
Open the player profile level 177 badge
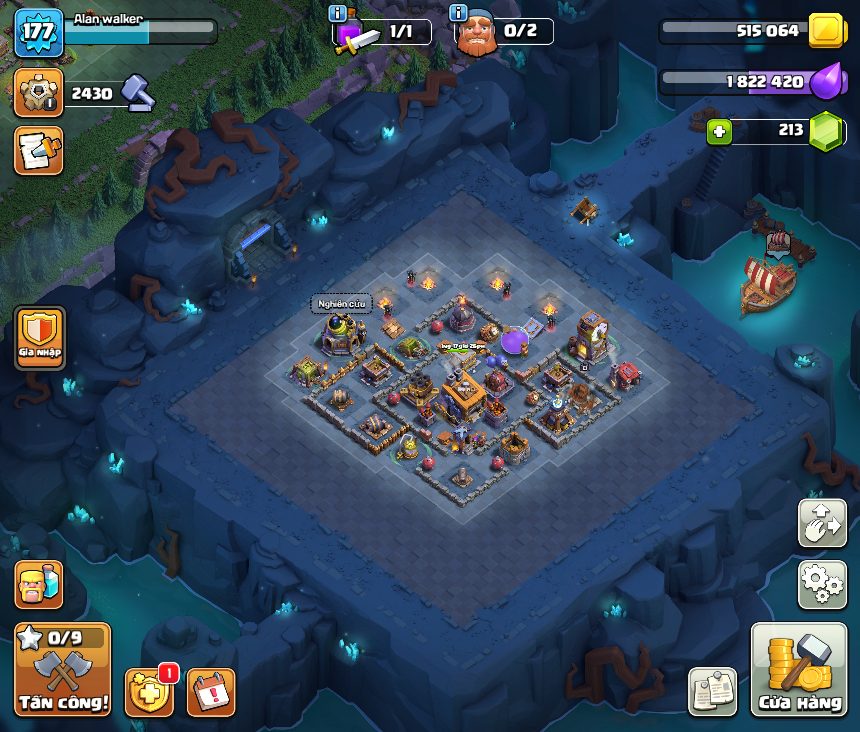[38, 32]
